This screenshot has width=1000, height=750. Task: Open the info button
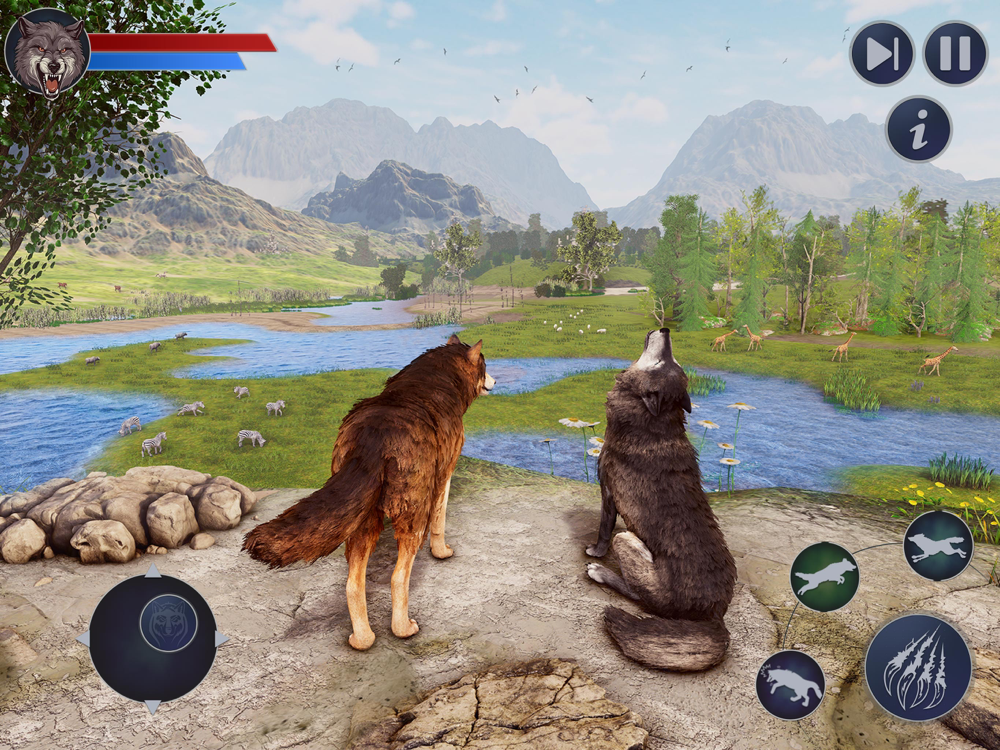coord(918,129)
